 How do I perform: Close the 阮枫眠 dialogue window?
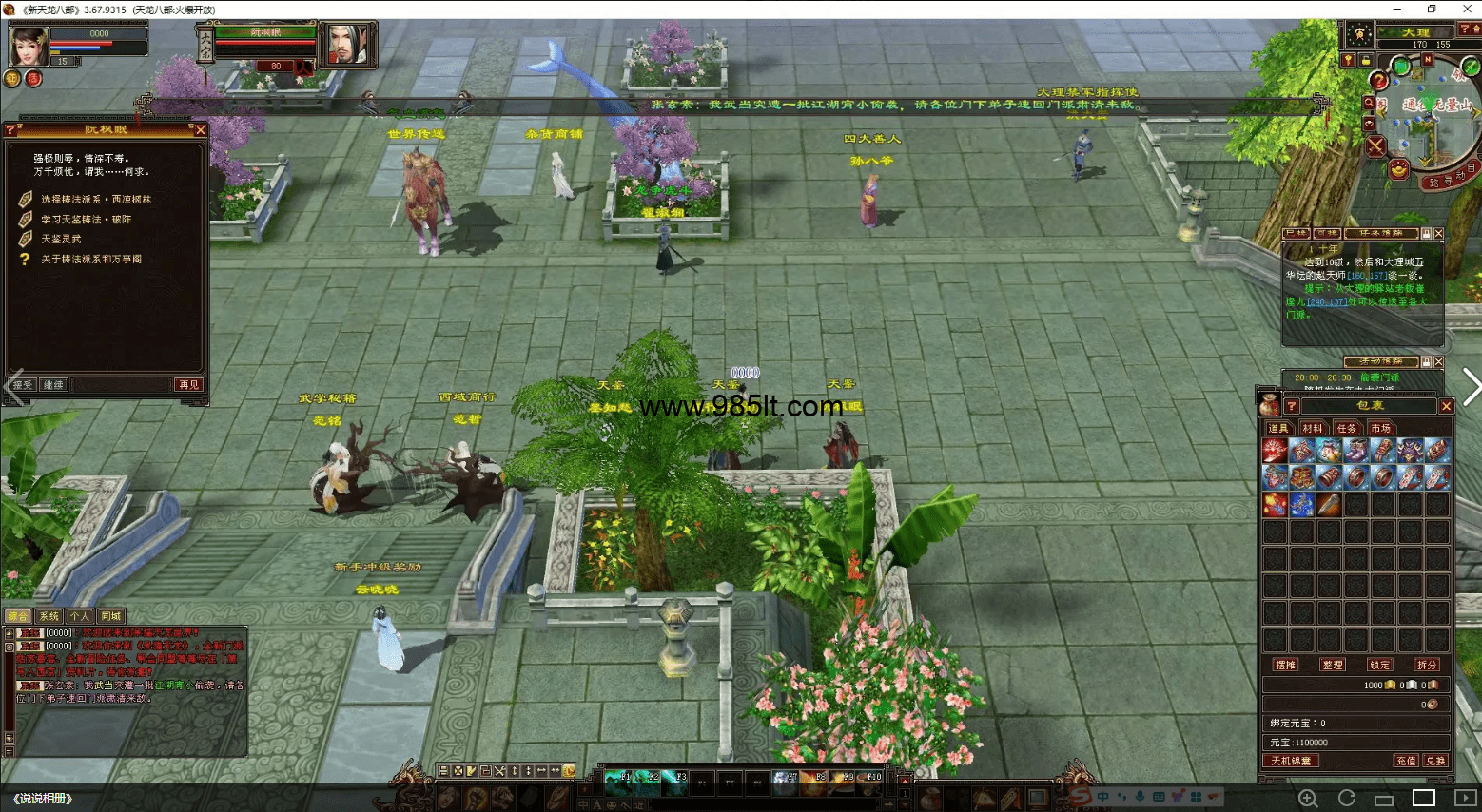[201, 130]
